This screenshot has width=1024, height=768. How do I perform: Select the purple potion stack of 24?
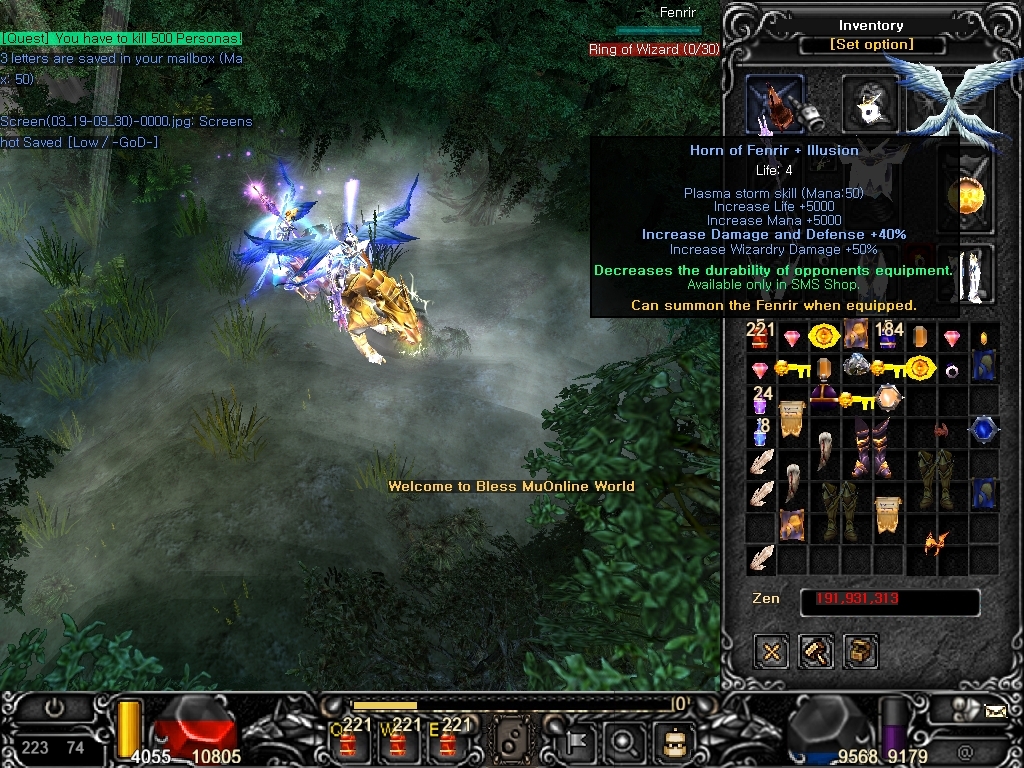click(x=761, y=402)
